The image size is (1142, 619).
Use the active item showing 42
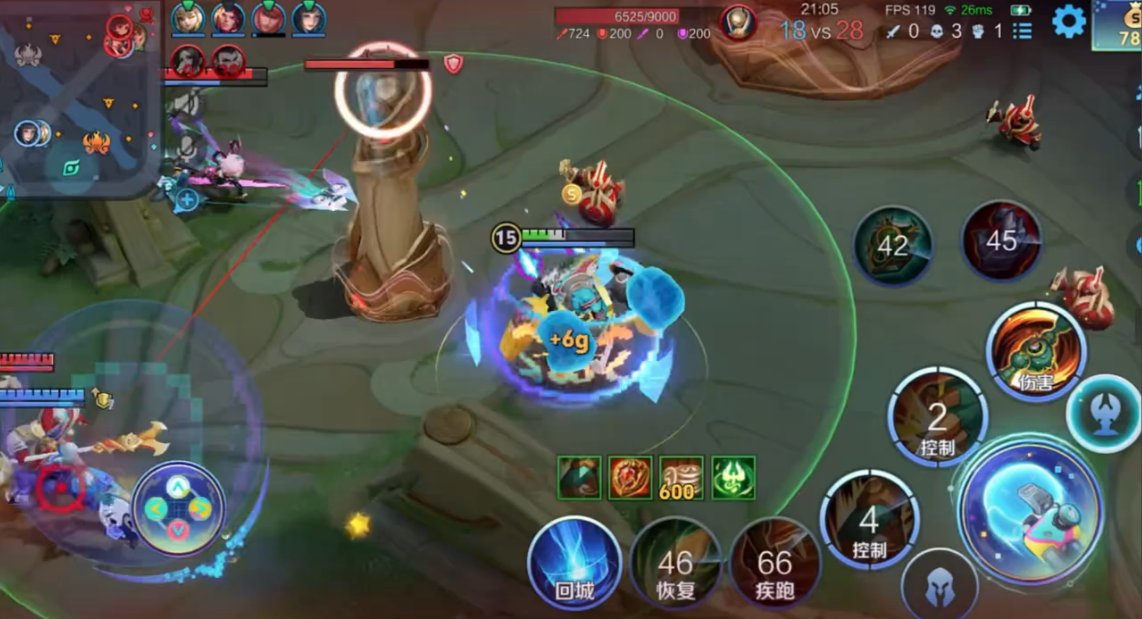[x=893, y=246]
